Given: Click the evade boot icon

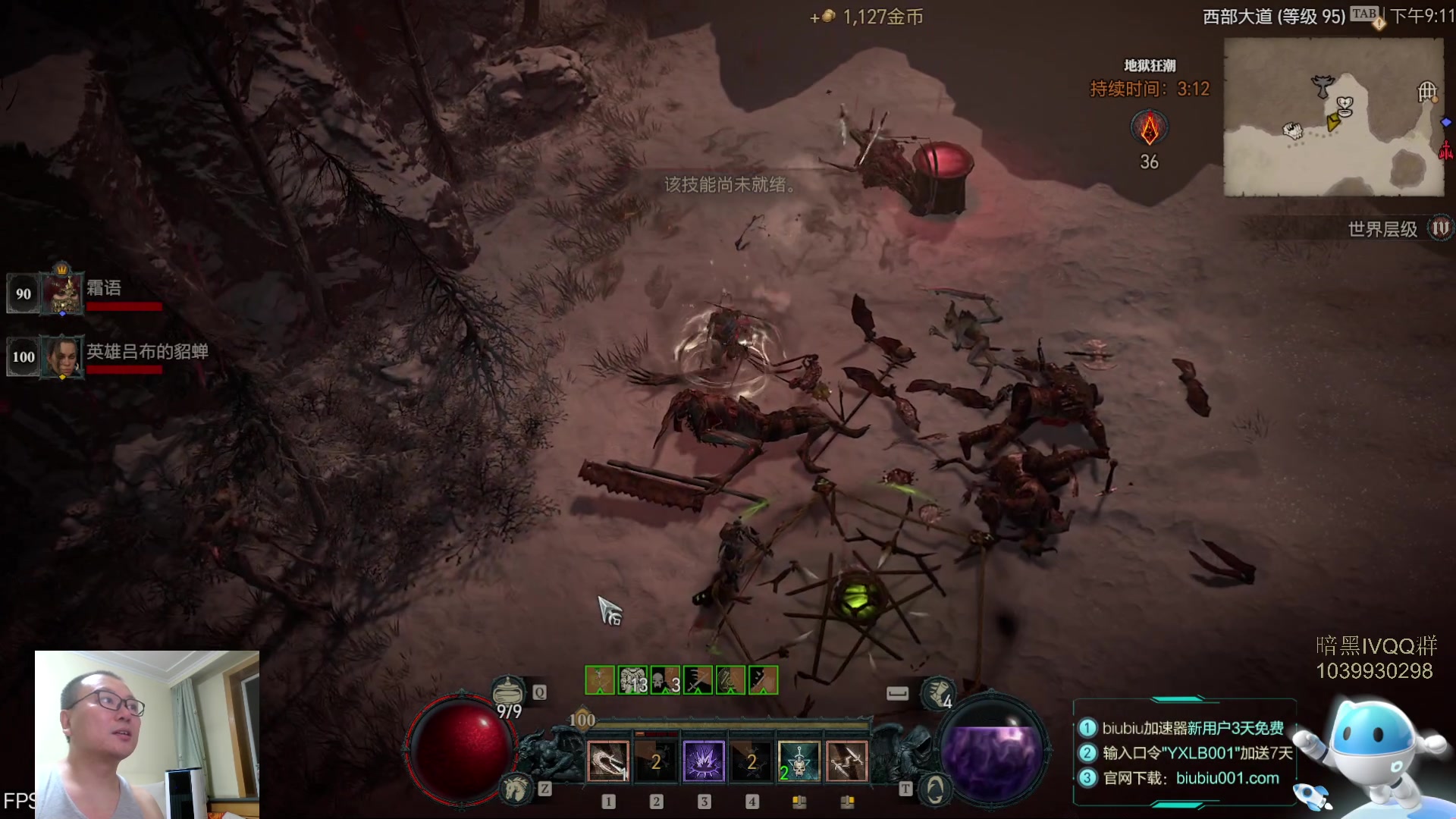Looking at the screenshot, I should tap(937, 691).
